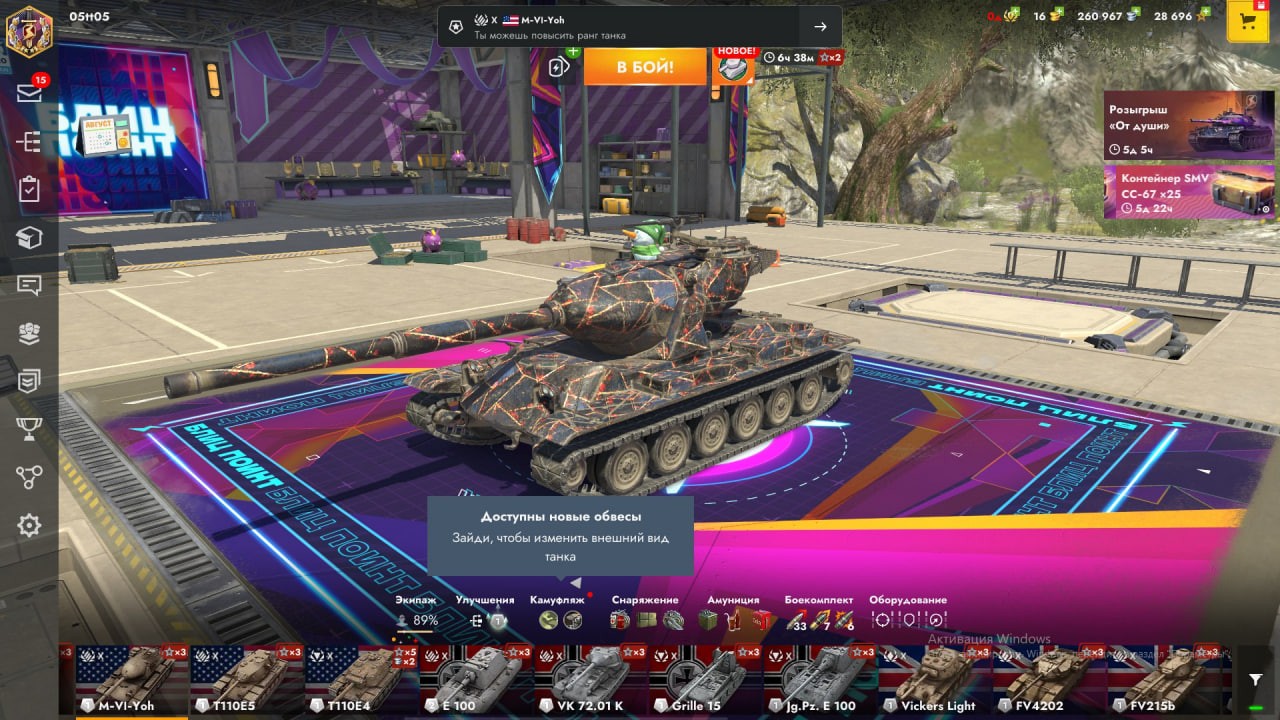Screen dimensions: 1280x720
Task: Open the Контейнер SMV CC-67 offer banner
Action: (x=1189, y=191)
